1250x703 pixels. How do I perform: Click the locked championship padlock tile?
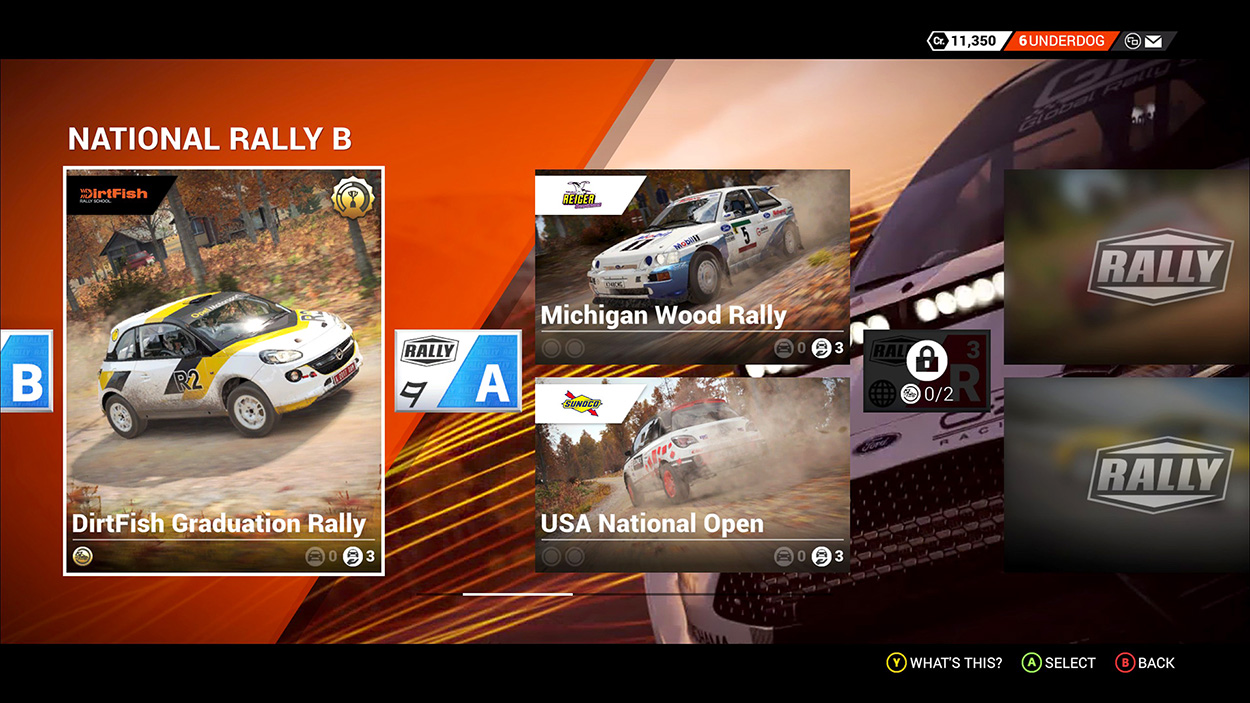[927, 370]
